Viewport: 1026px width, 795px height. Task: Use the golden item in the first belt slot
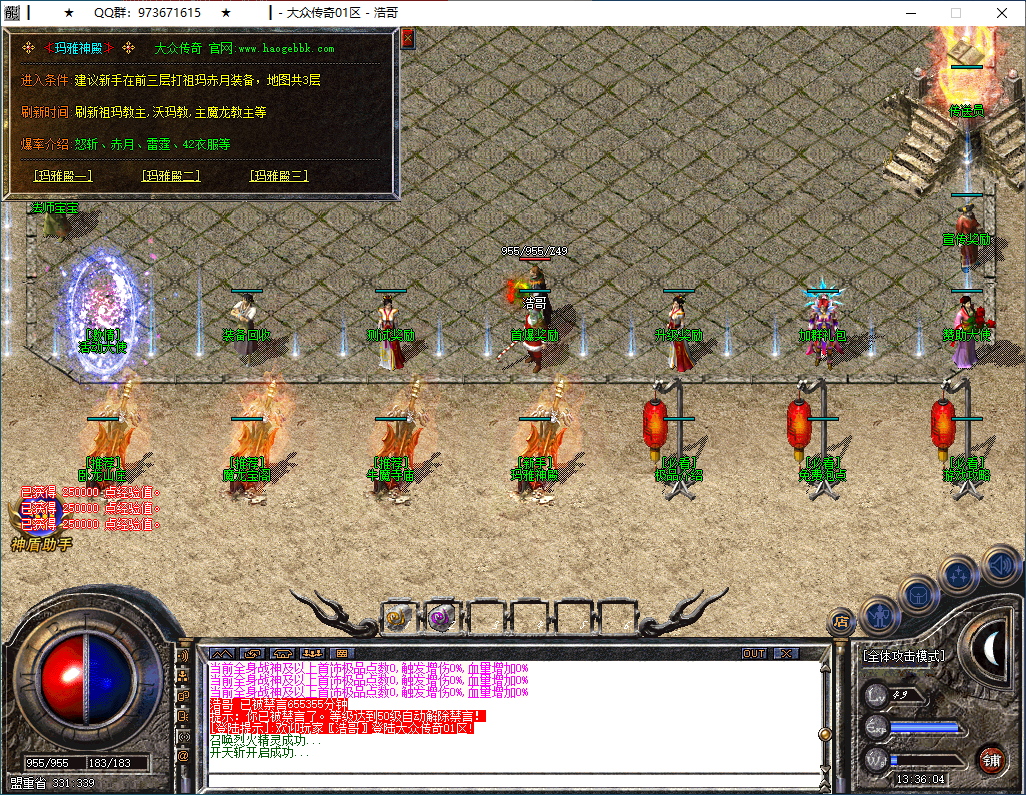[x=398, y=619]
